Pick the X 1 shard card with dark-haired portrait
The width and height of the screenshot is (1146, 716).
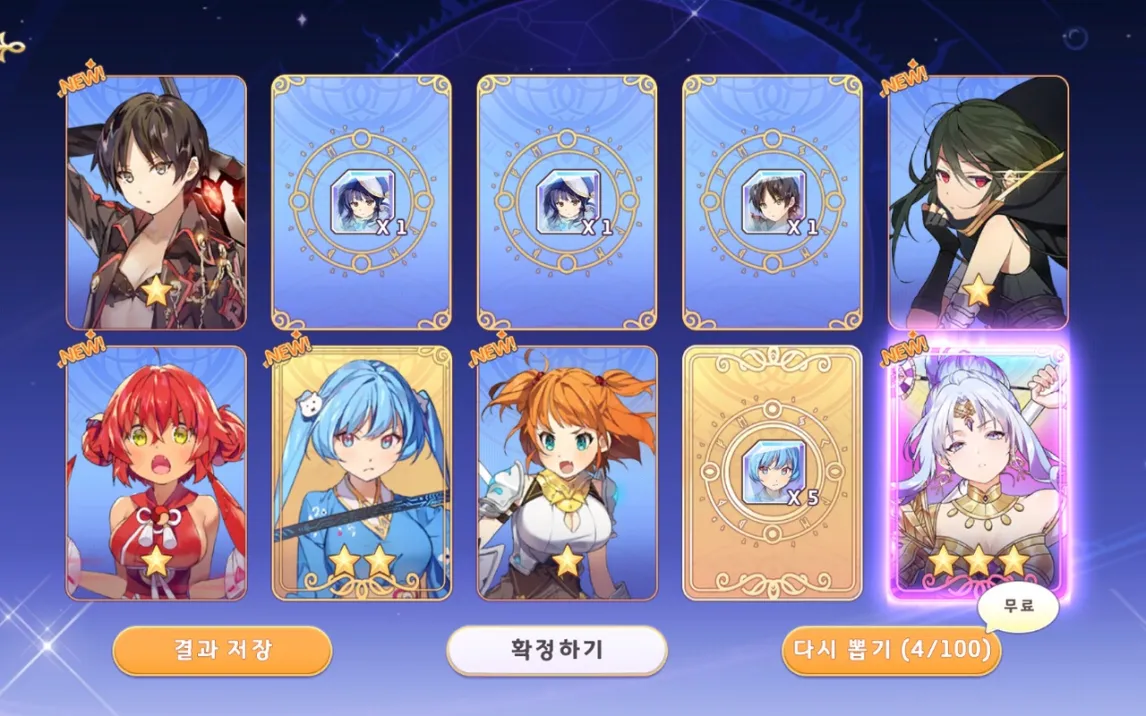(772, 203)
